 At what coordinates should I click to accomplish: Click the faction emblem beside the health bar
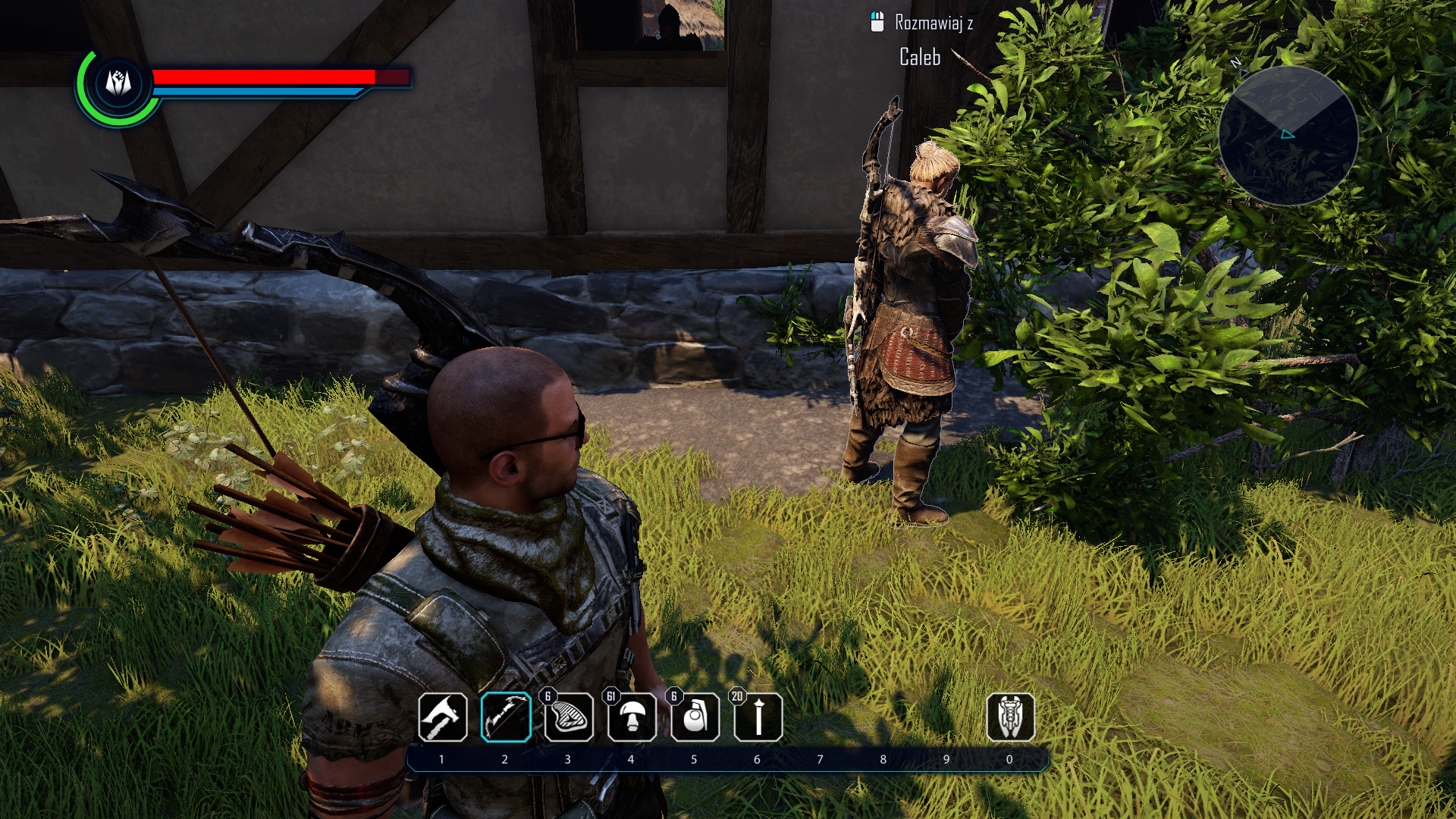pyautogui.click(x=118, y=83)
